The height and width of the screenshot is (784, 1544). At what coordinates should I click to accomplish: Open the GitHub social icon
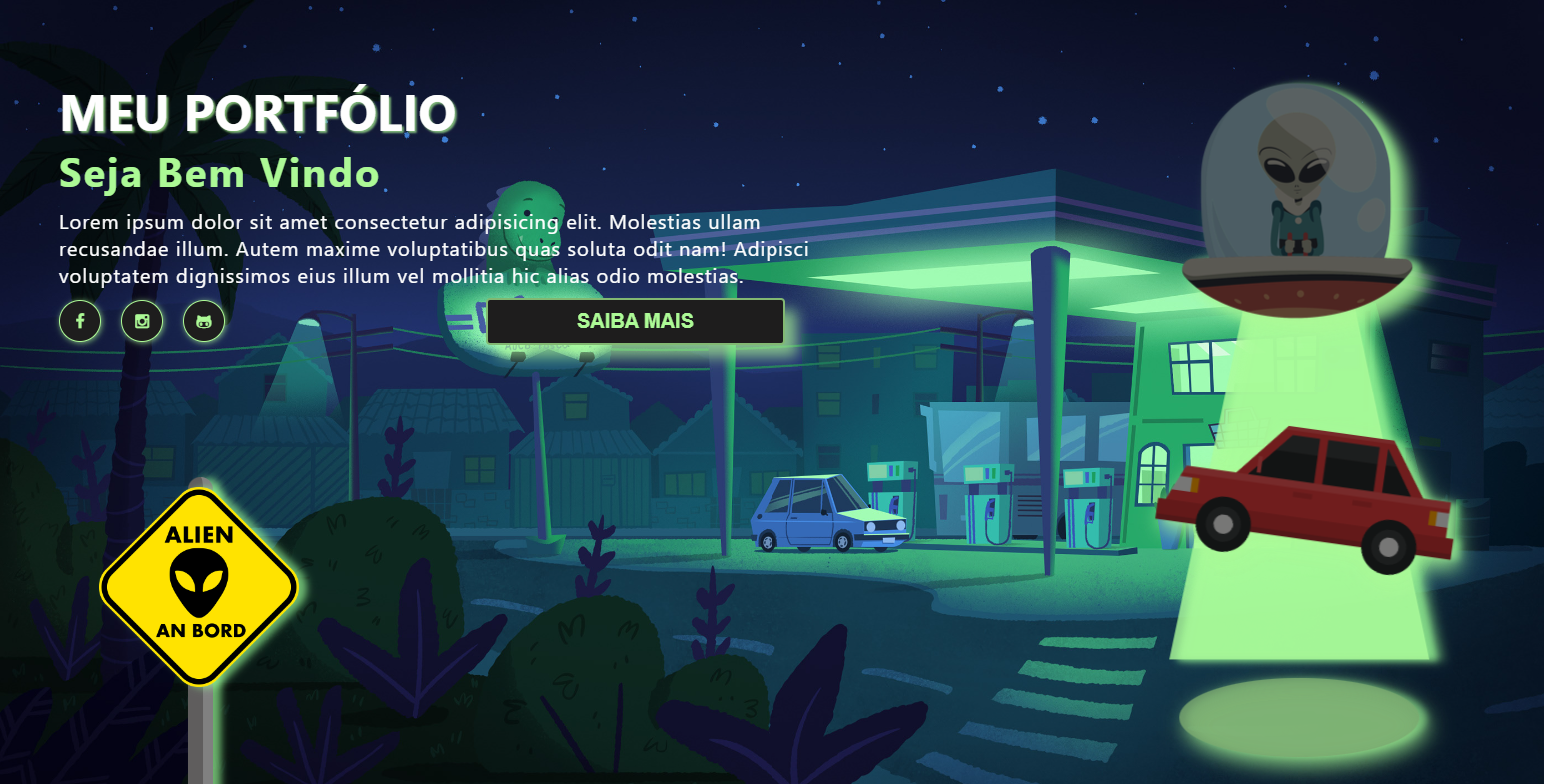(x=204, y=321)
